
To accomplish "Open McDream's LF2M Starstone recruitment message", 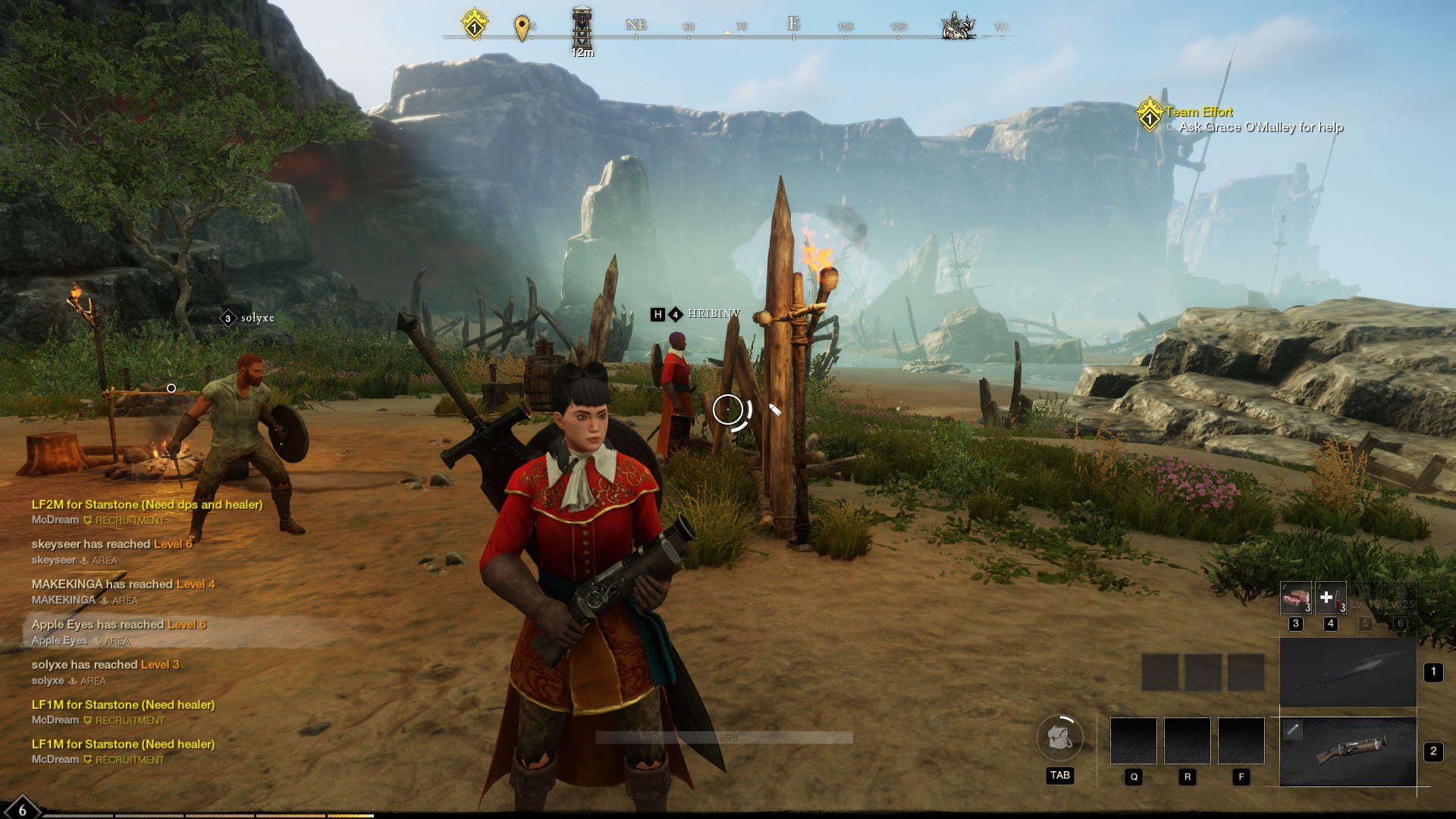I will click(x=147, y=505).
